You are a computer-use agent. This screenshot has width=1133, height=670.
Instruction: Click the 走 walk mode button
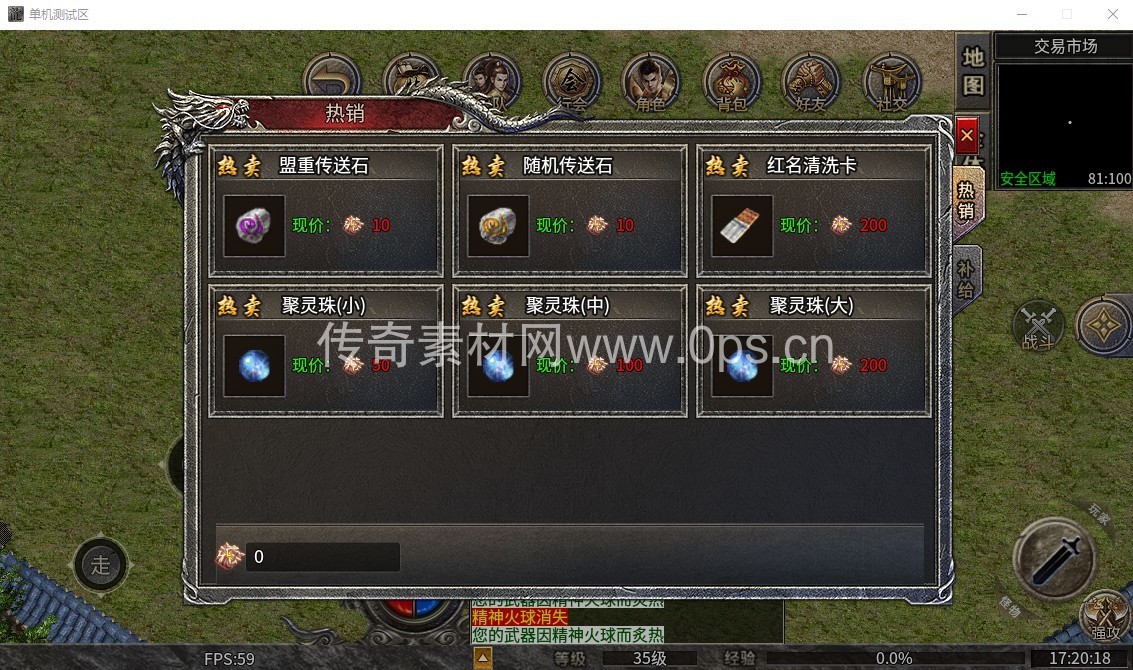click(x=101, y=565)
